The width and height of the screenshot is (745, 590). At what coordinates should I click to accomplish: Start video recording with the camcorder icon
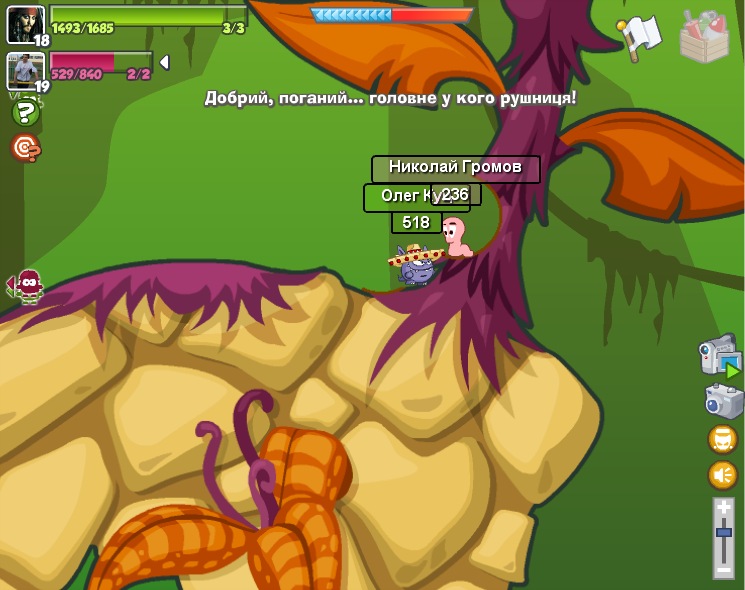coord(719,357)
